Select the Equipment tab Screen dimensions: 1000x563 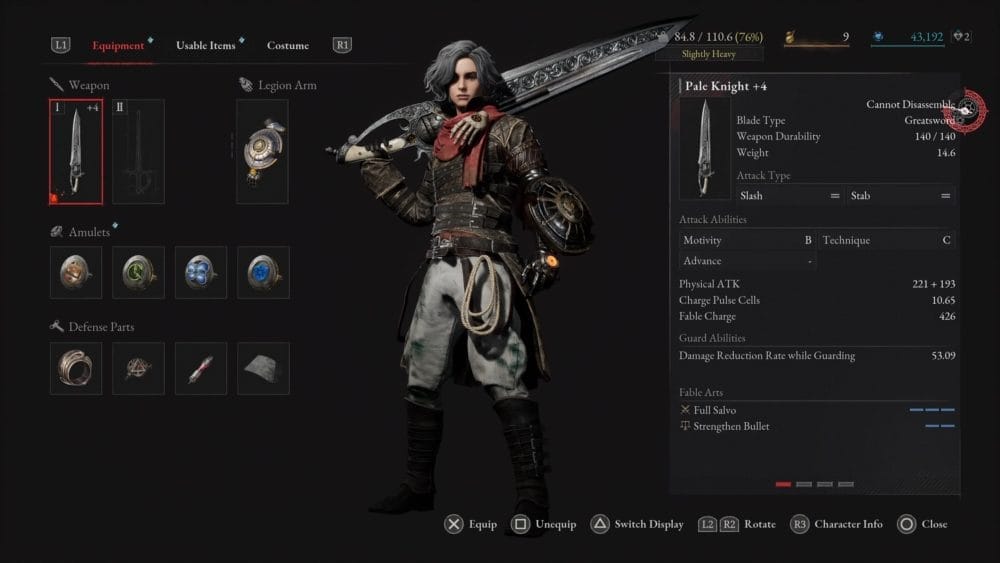coord(118,45)
